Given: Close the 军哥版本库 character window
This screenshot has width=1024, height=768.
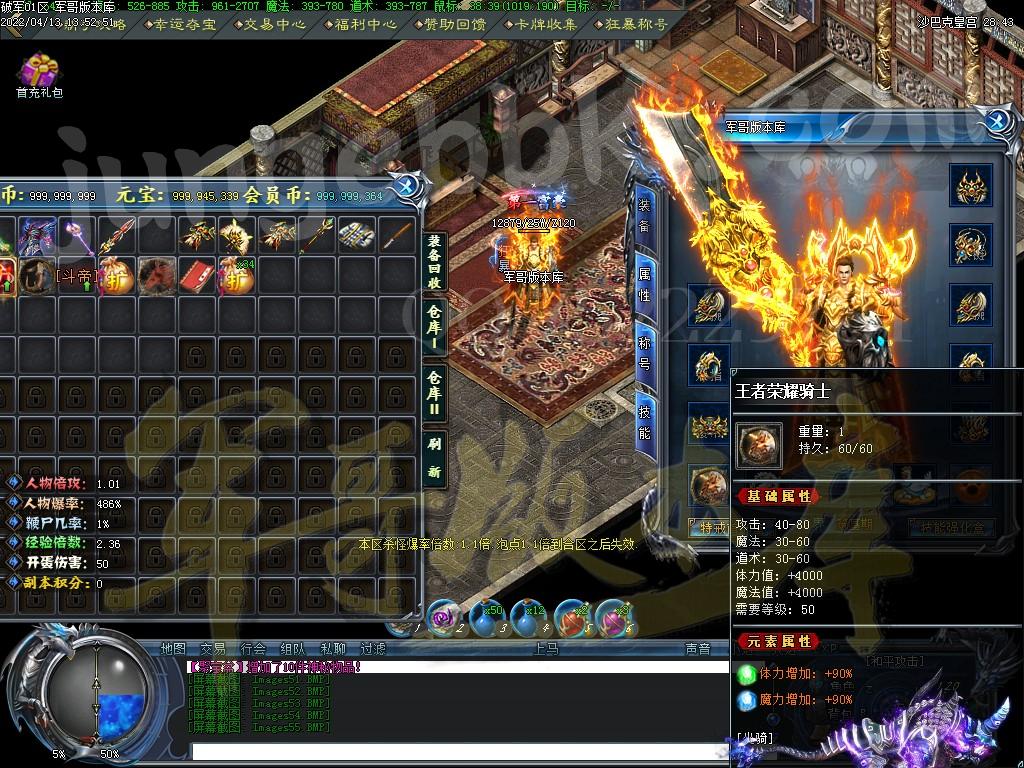Looking at the screenshot, I should [x=995, y=122].
